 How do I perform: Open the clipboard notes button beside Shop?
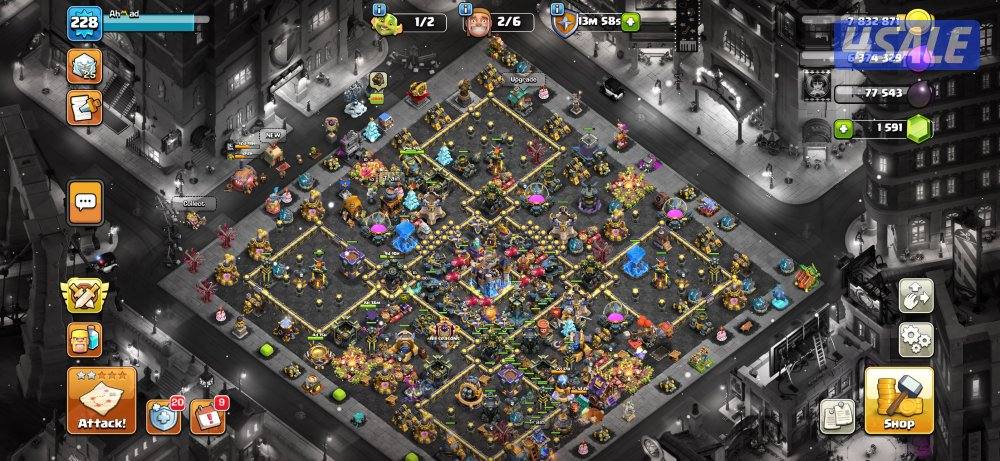point(836,415)
